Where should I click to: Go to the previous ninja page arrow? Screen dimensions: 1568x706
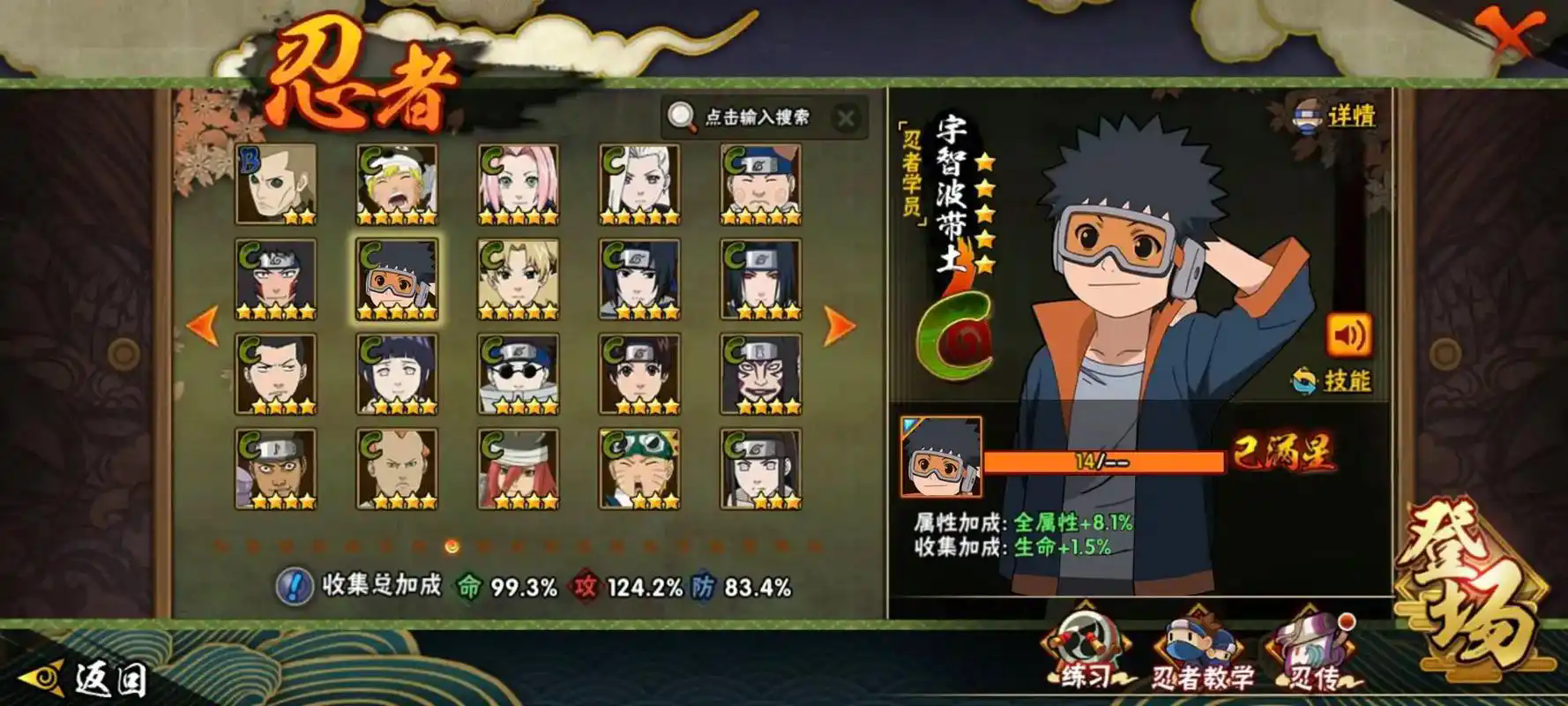click(203, 326)
